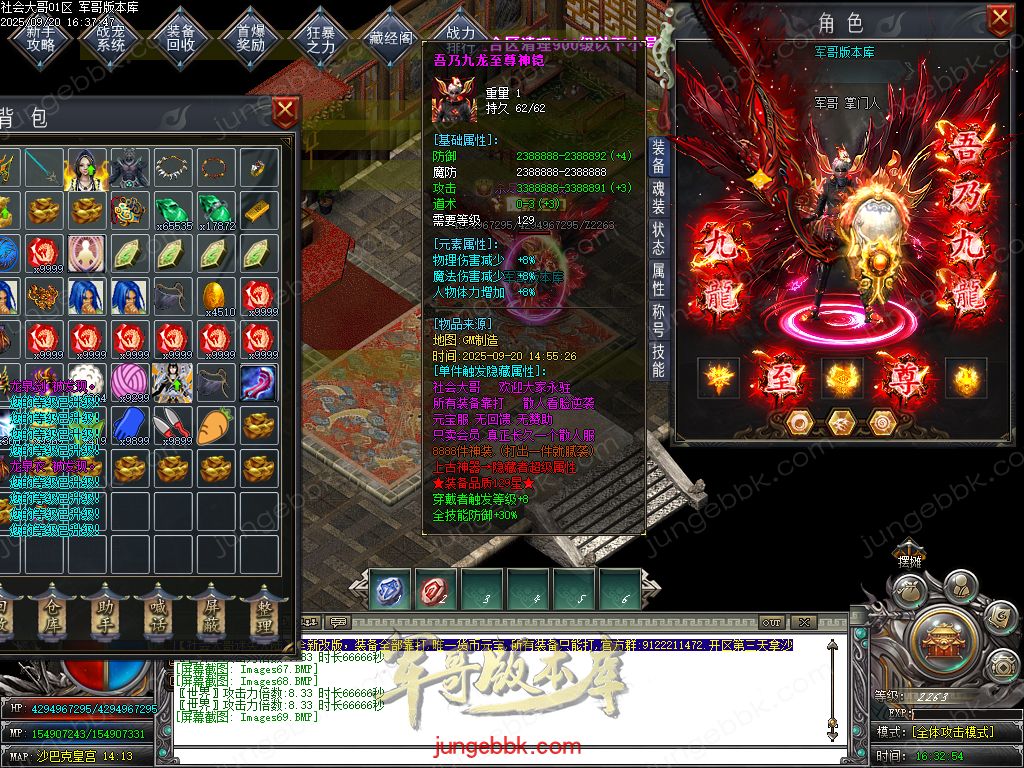Screen dimensions: 1024x768
Task: Open the 藏经阁 scripture library menu
Action: (x=391, y=38)
